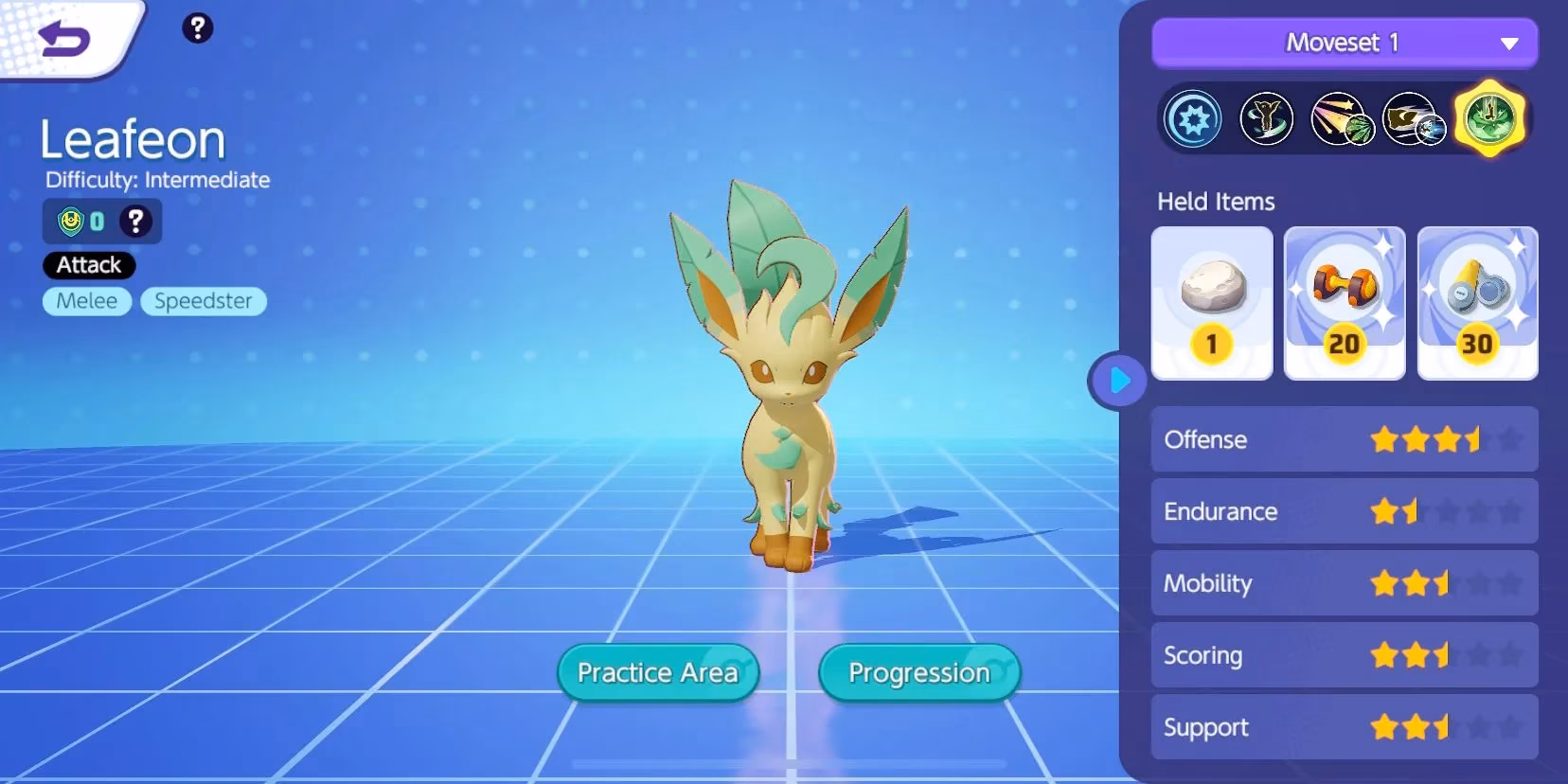1568x784 pixels.
Task: Select the Melee type tag
Action: coord(86,301)
